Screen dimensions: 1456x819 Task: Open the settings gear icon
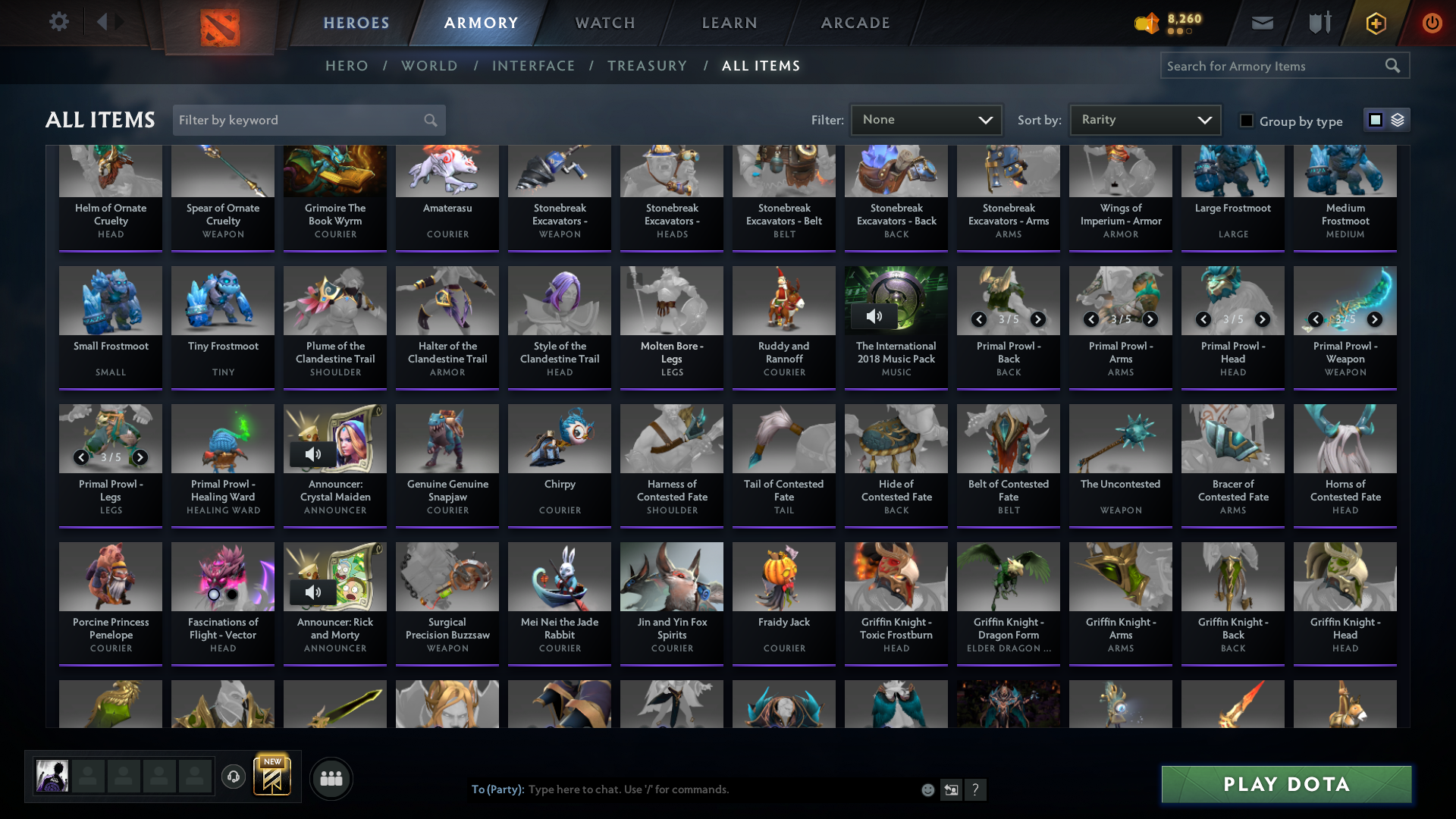pyautogui.click(x=59, y=22)
